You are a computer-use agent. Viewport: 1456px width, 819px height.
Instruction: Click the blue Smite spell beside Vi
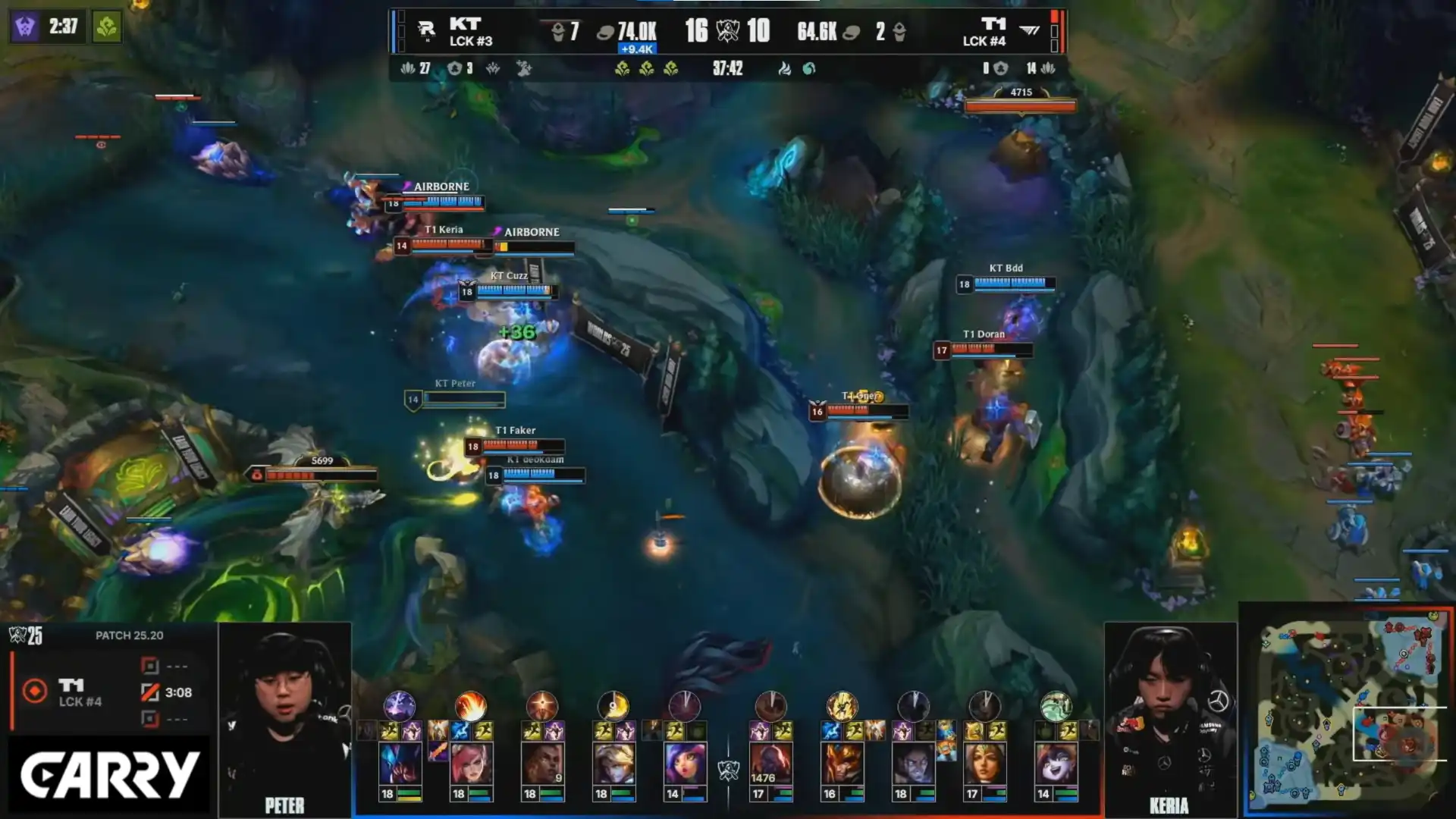460,731
